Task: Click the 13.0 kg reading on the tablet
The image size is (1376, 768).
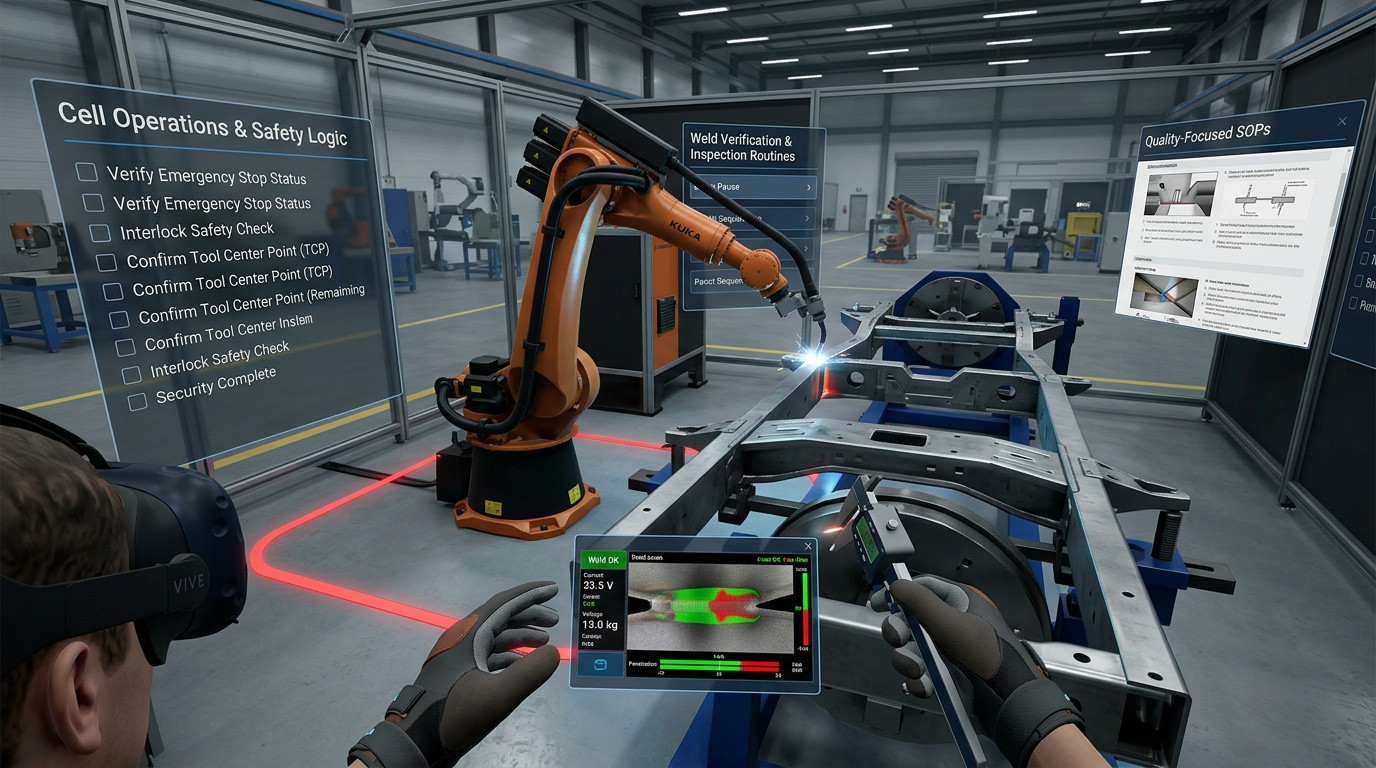Action: 600,624
